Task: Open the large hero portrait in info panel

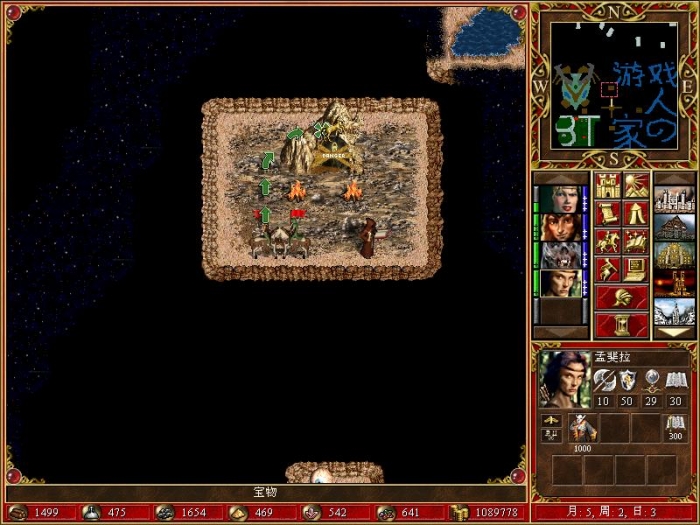Action: tap(562, 379)
